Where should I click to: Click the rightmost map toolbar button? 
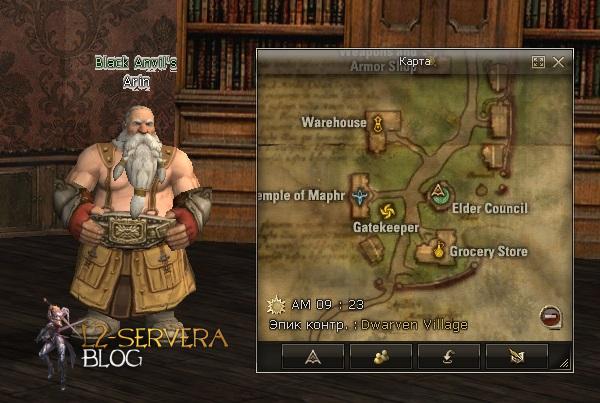point(516,356)
